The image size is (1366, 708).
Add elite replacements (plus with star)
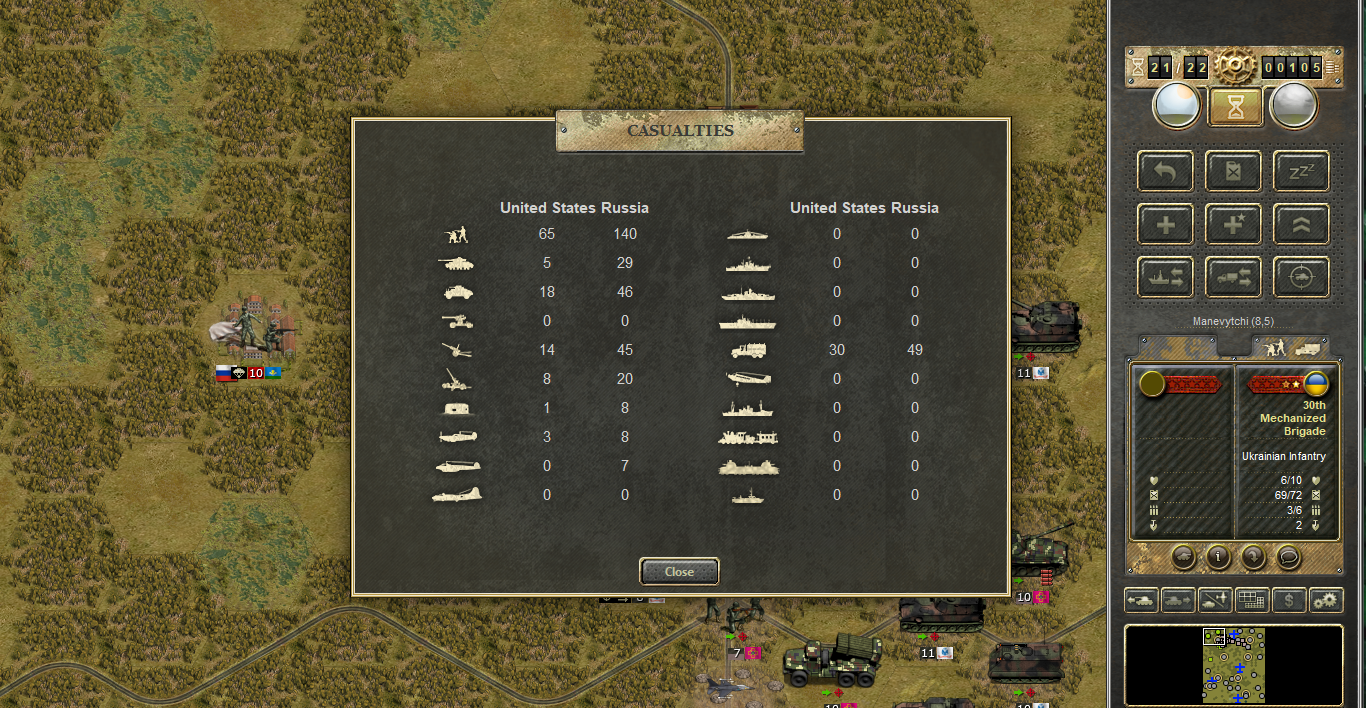click(1233, 224)
